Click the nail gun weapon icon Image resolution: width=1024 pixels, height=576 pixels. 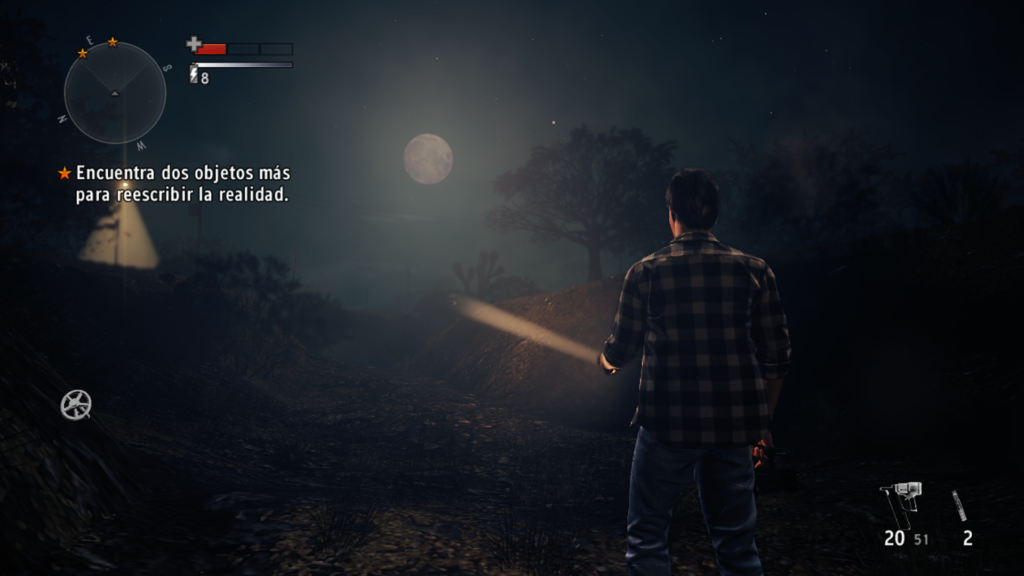(901, 502)
